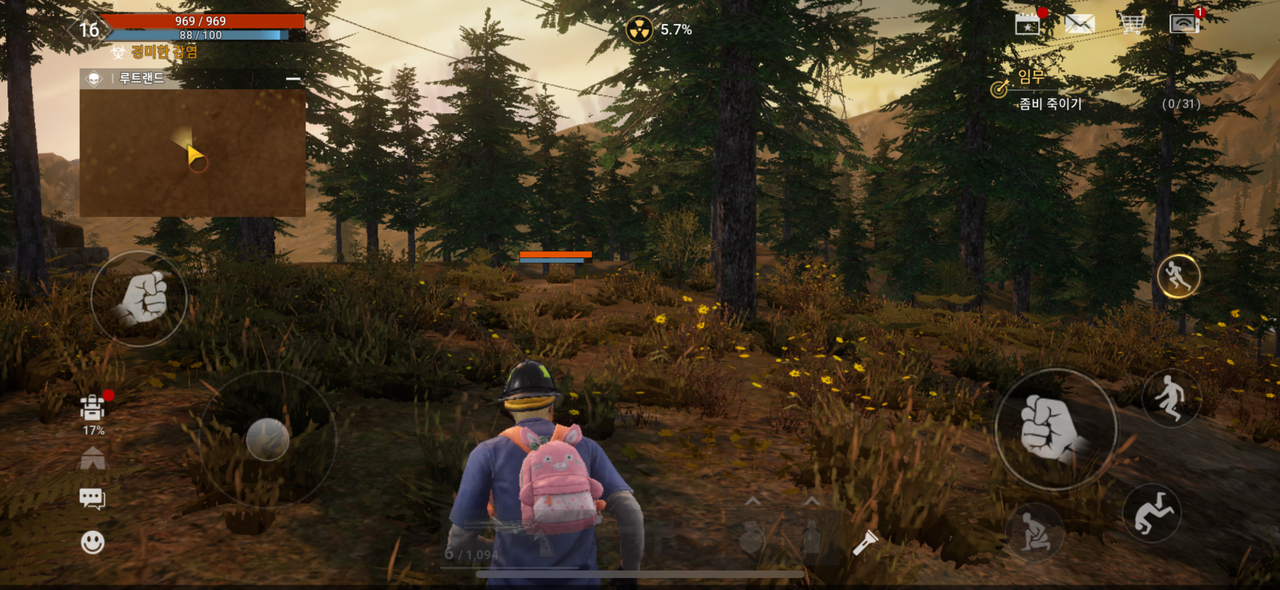The width and height of the screenshot is (1280, 590).
Task: Open the smiley emote menu
Action: (93, 542)
